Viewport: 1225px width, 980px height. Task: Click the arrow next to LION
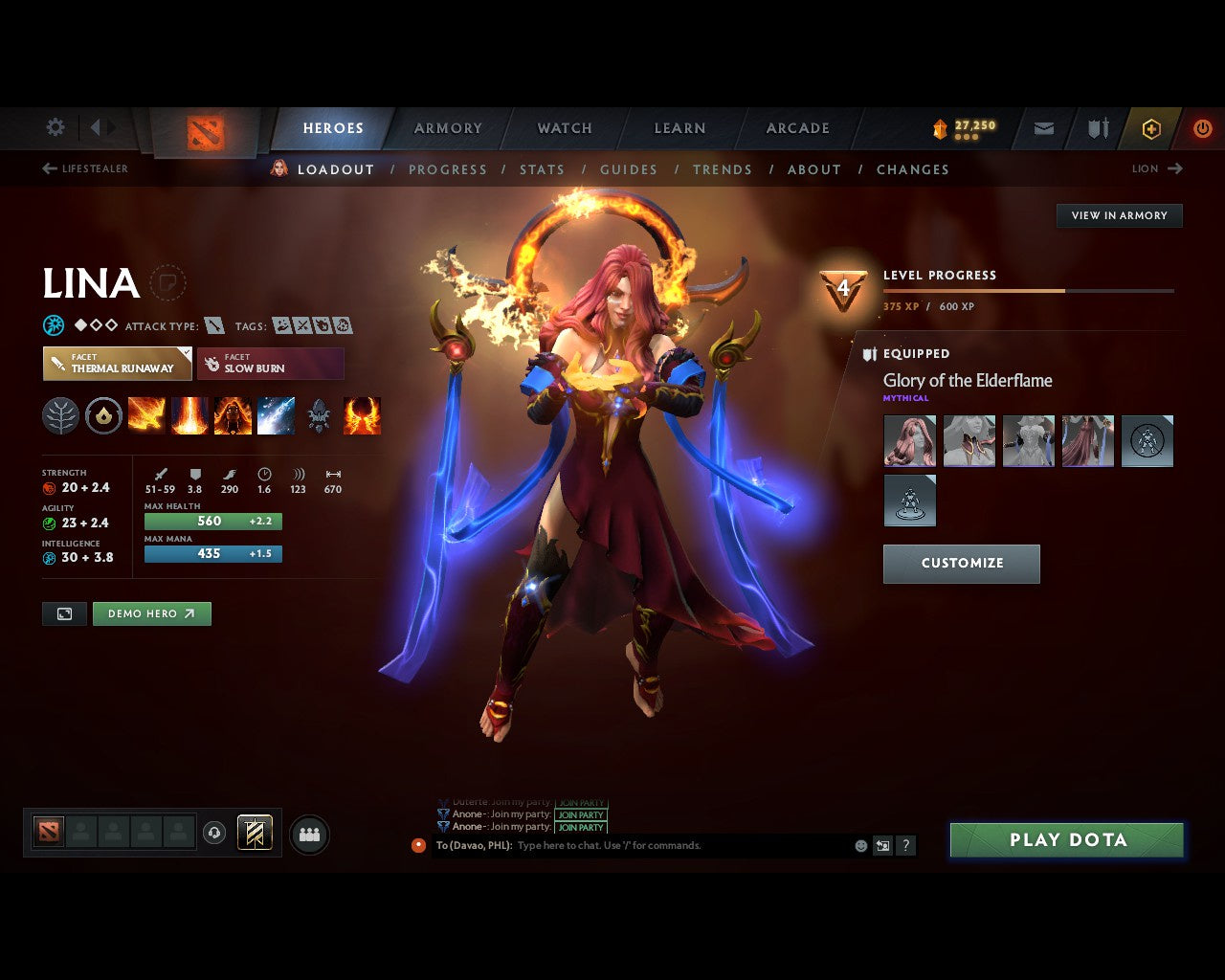pos(1175,168)
